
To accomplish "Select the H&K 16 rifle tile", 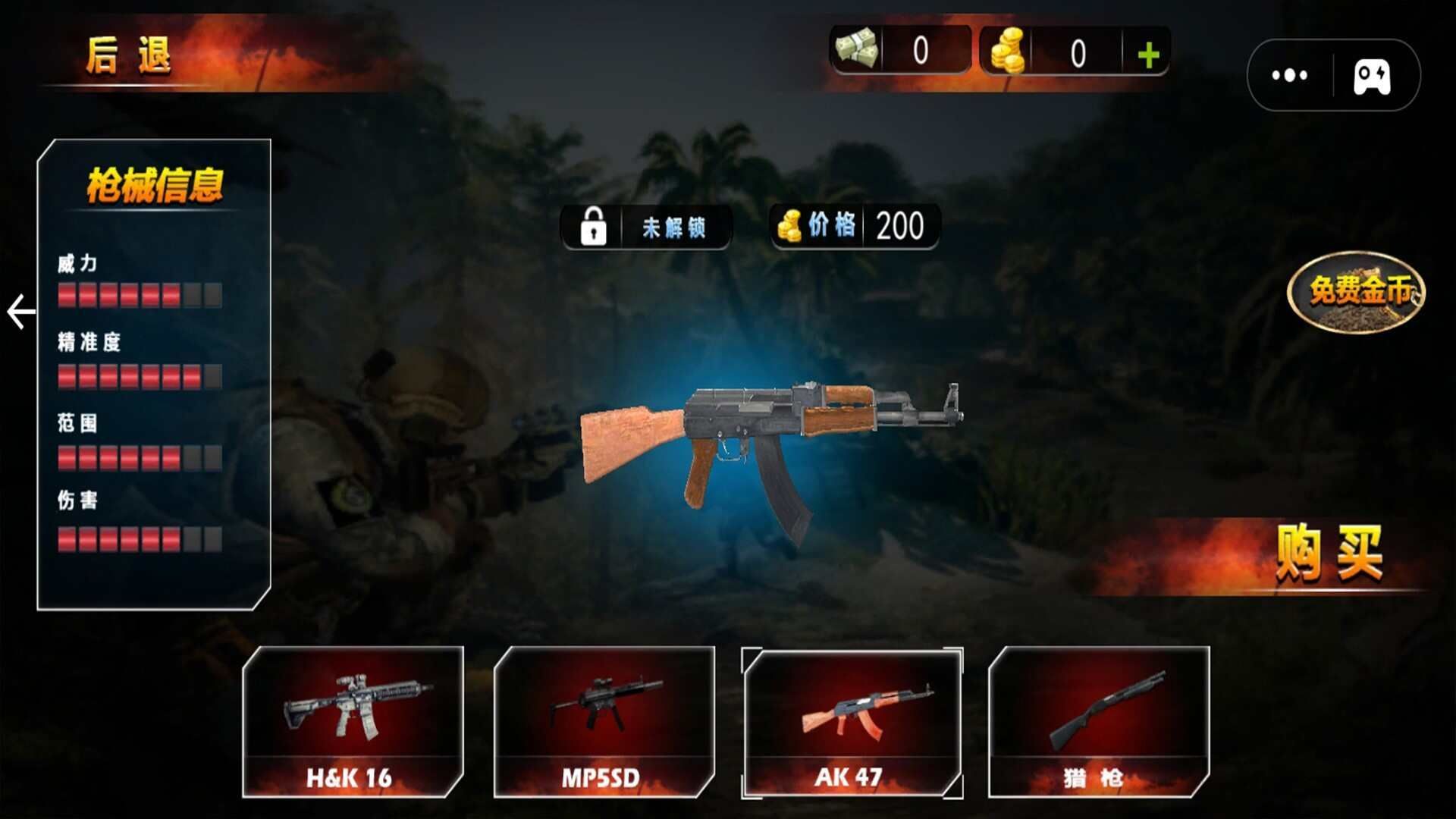I will click(353, 722).
